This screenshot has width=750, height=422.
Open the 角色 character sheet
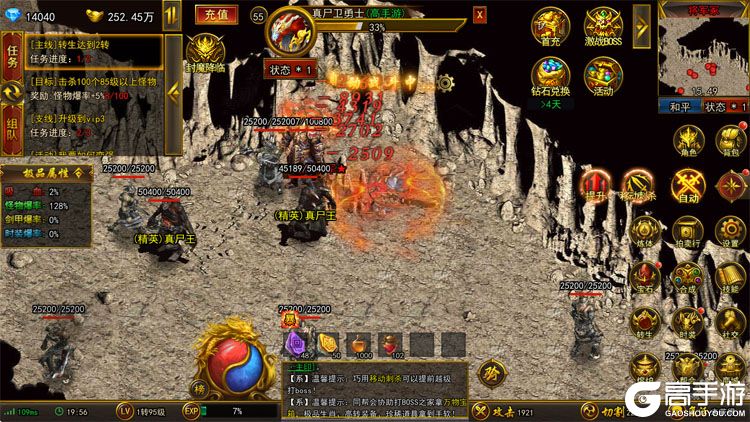click(689, 140)
